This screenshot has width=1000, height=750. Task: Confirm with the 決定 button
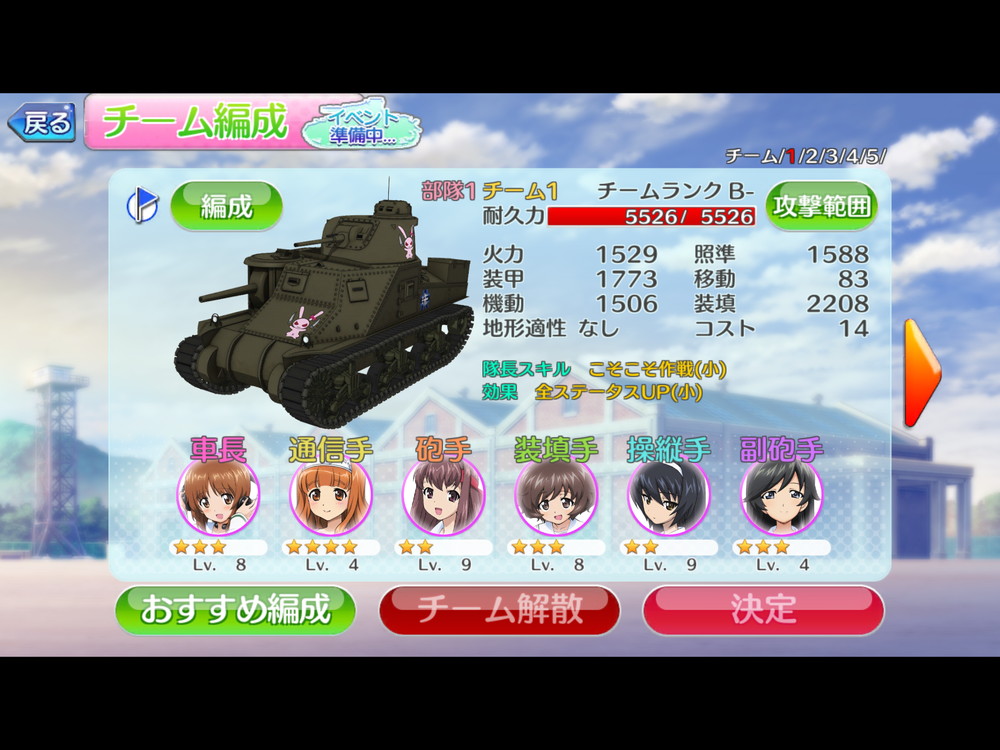click(763, 609)
